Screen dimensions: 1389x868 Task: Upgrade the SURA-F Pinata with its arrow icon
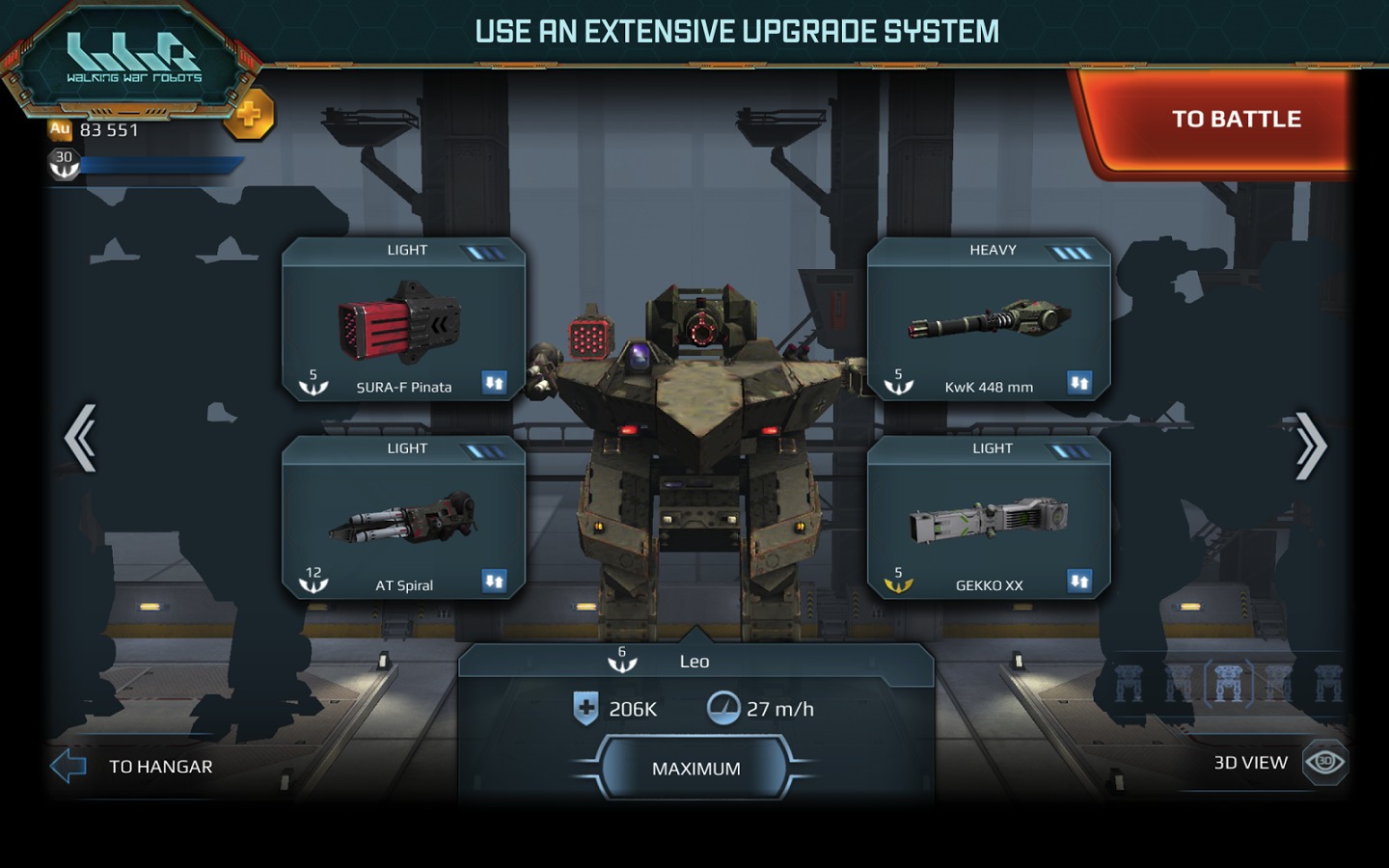494,383
